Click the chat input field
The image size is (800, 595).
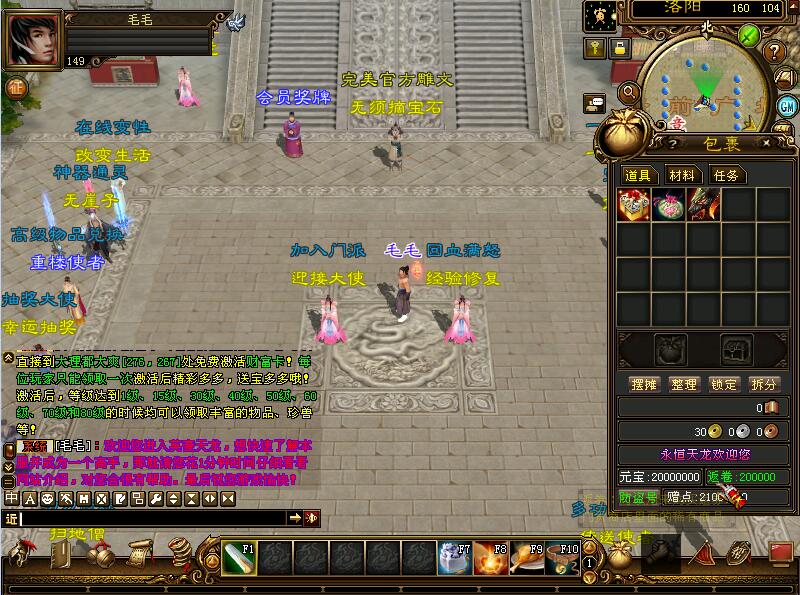coord(150,518)
